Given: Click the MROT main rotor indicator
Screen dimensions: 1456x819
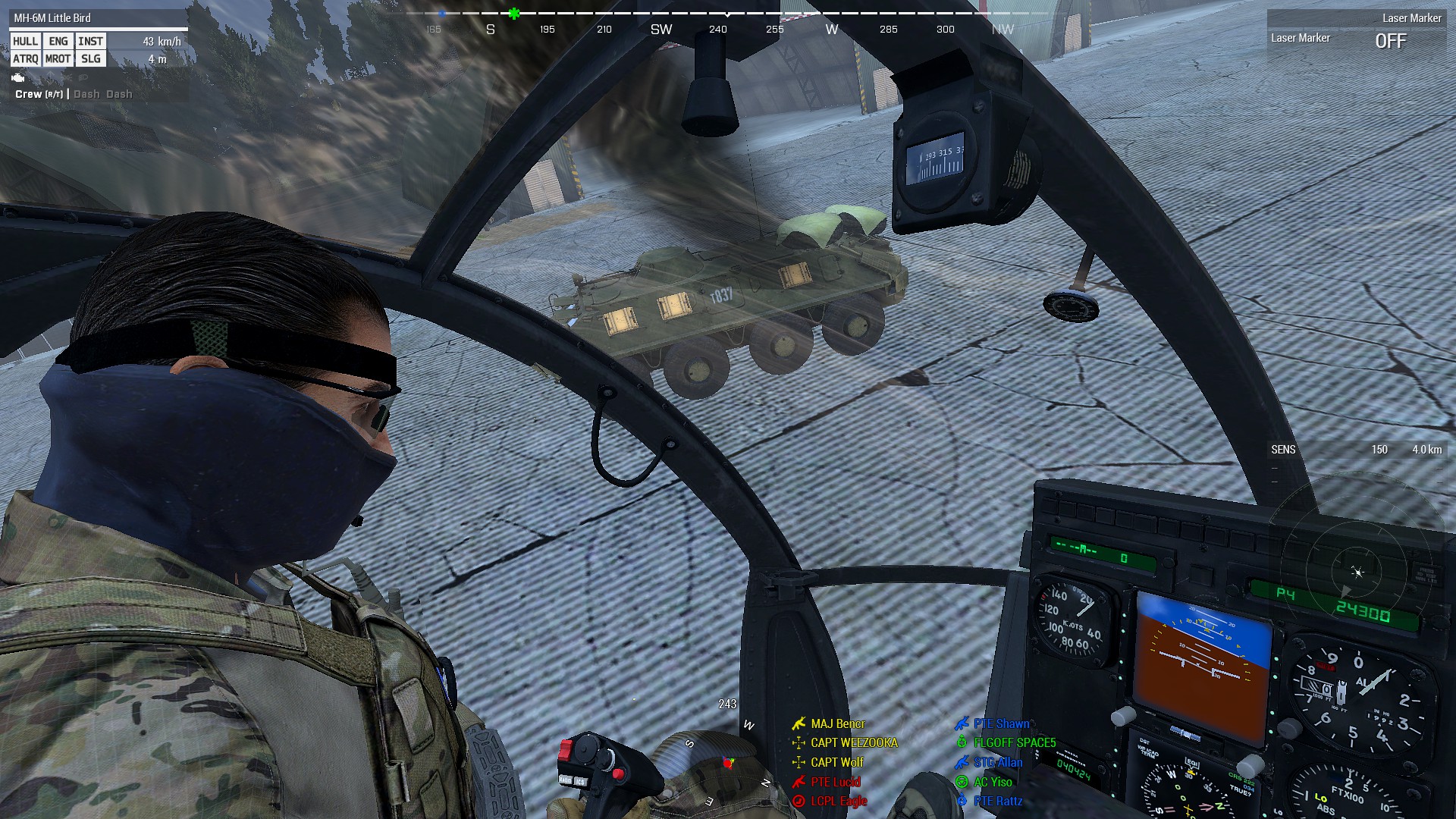Looking at the screenshot, I should click(58, 59).
